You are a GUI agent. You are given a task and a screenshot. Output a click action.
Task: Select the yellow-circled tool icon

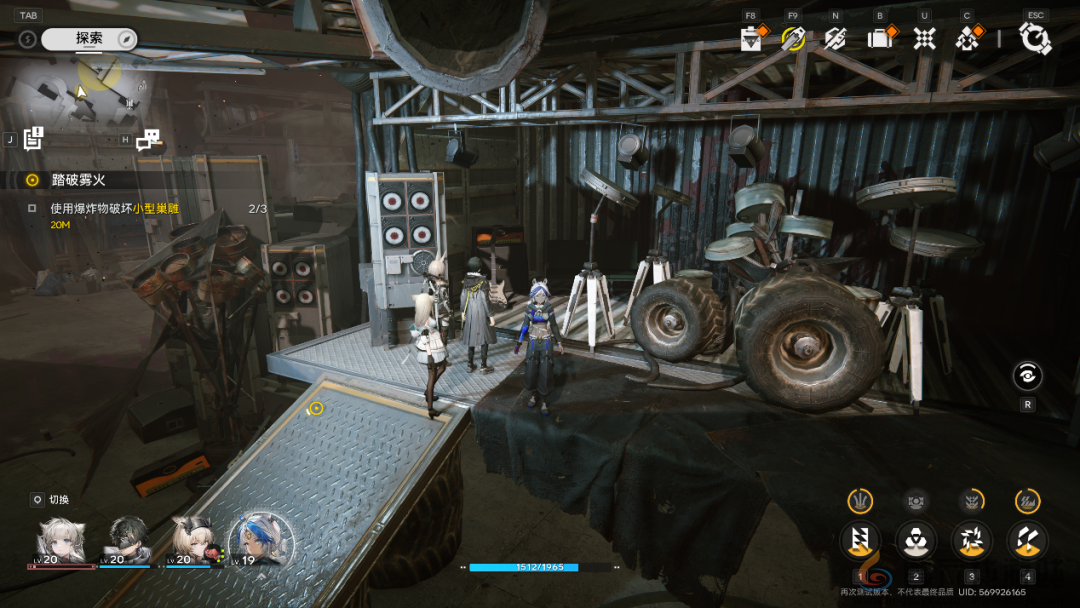(x=793, y=38)
